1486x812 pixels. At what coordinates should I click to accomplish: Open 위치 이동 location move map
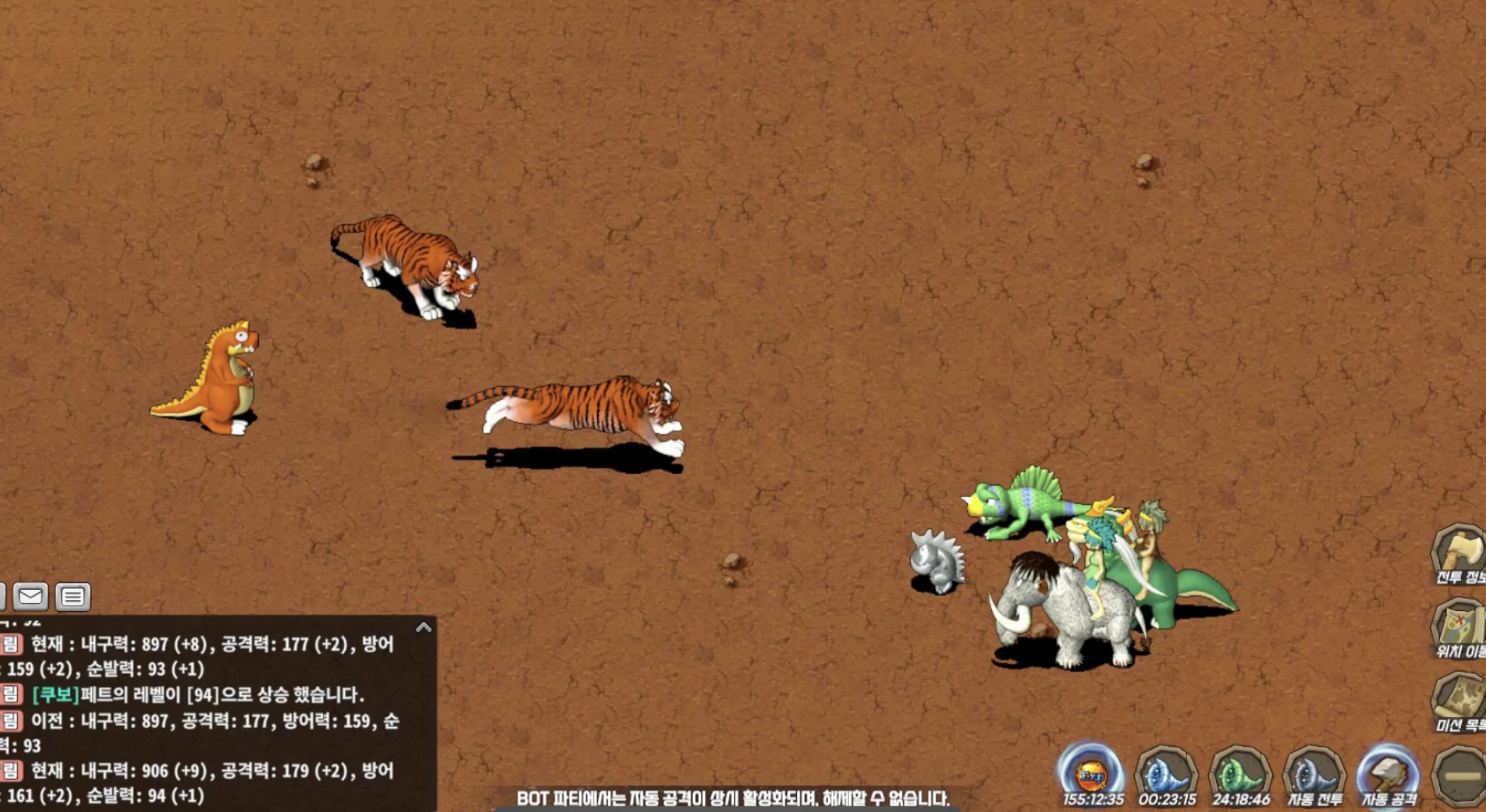pyautogui.click(x=1459, y=627)
